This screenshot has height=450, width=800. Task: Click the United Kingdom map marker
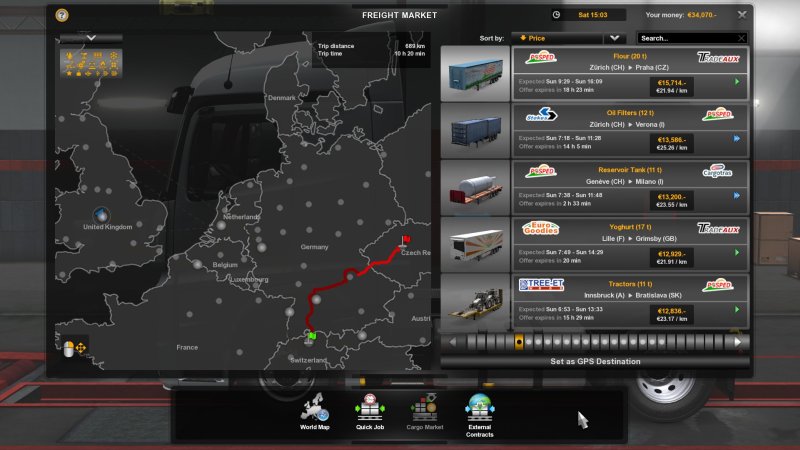(x=100, y=214)
